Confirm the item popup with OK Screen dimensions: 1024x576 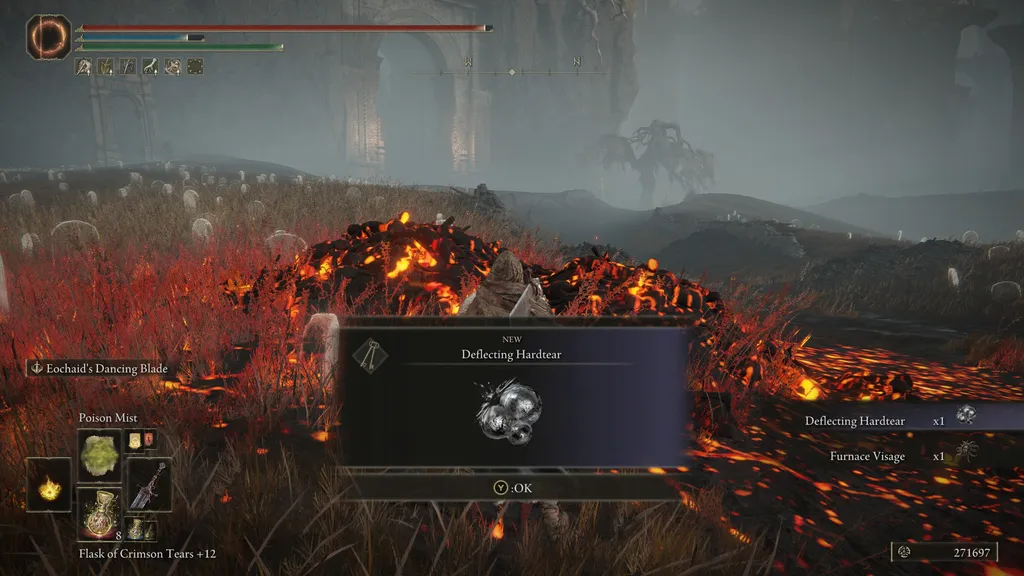[511, 487]
